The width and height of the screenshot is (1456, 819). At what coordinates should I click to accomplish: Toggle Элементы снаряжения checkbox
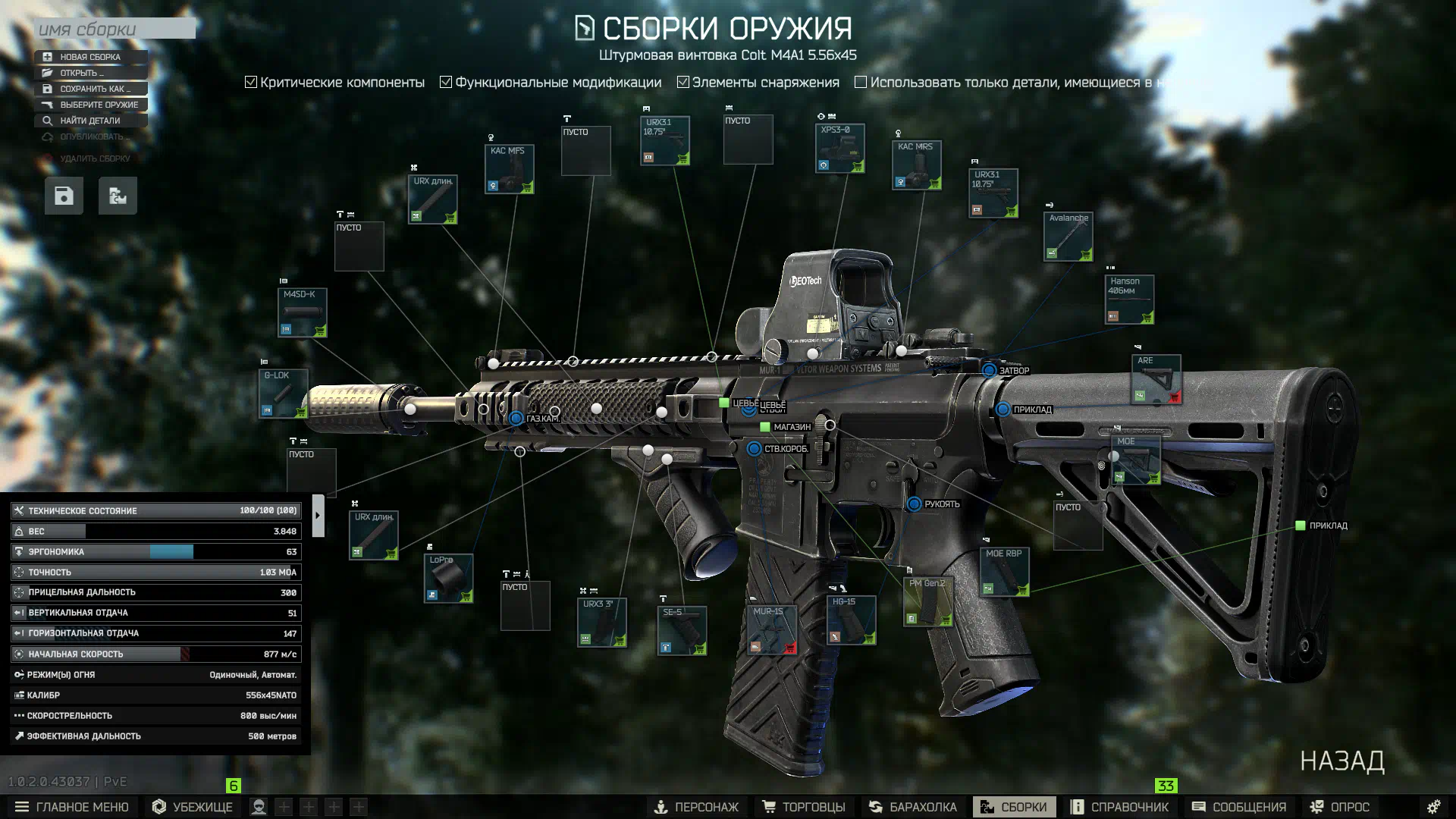point(682,82)
